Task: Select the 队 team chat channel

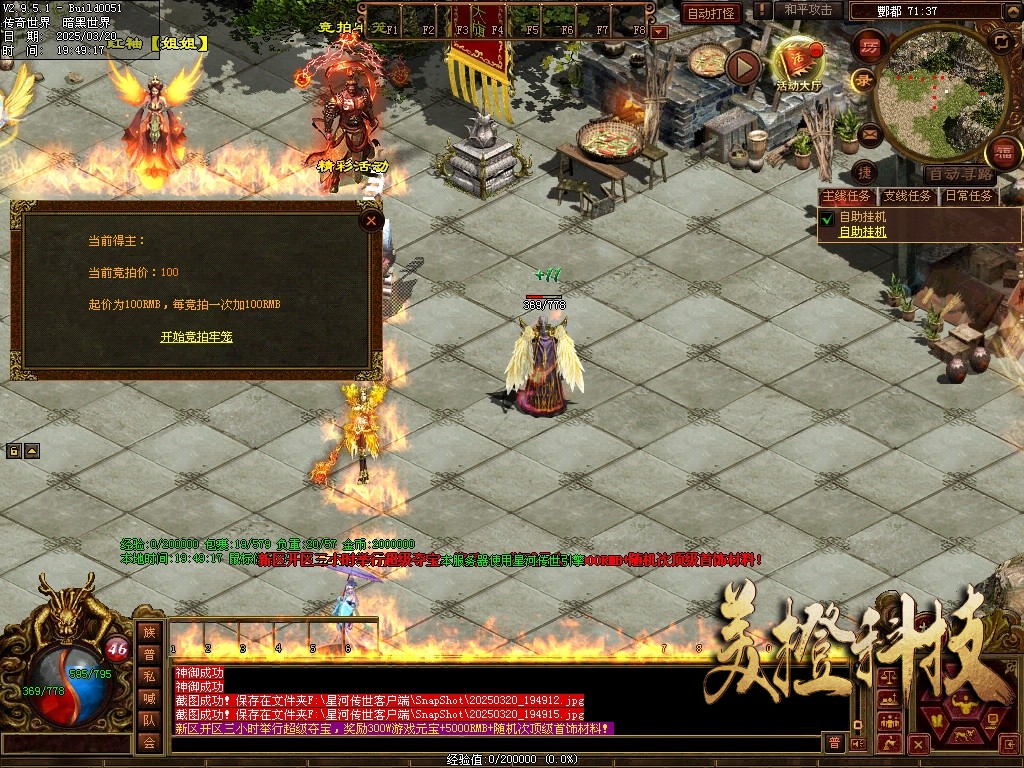Action: [x=149, y=720]
